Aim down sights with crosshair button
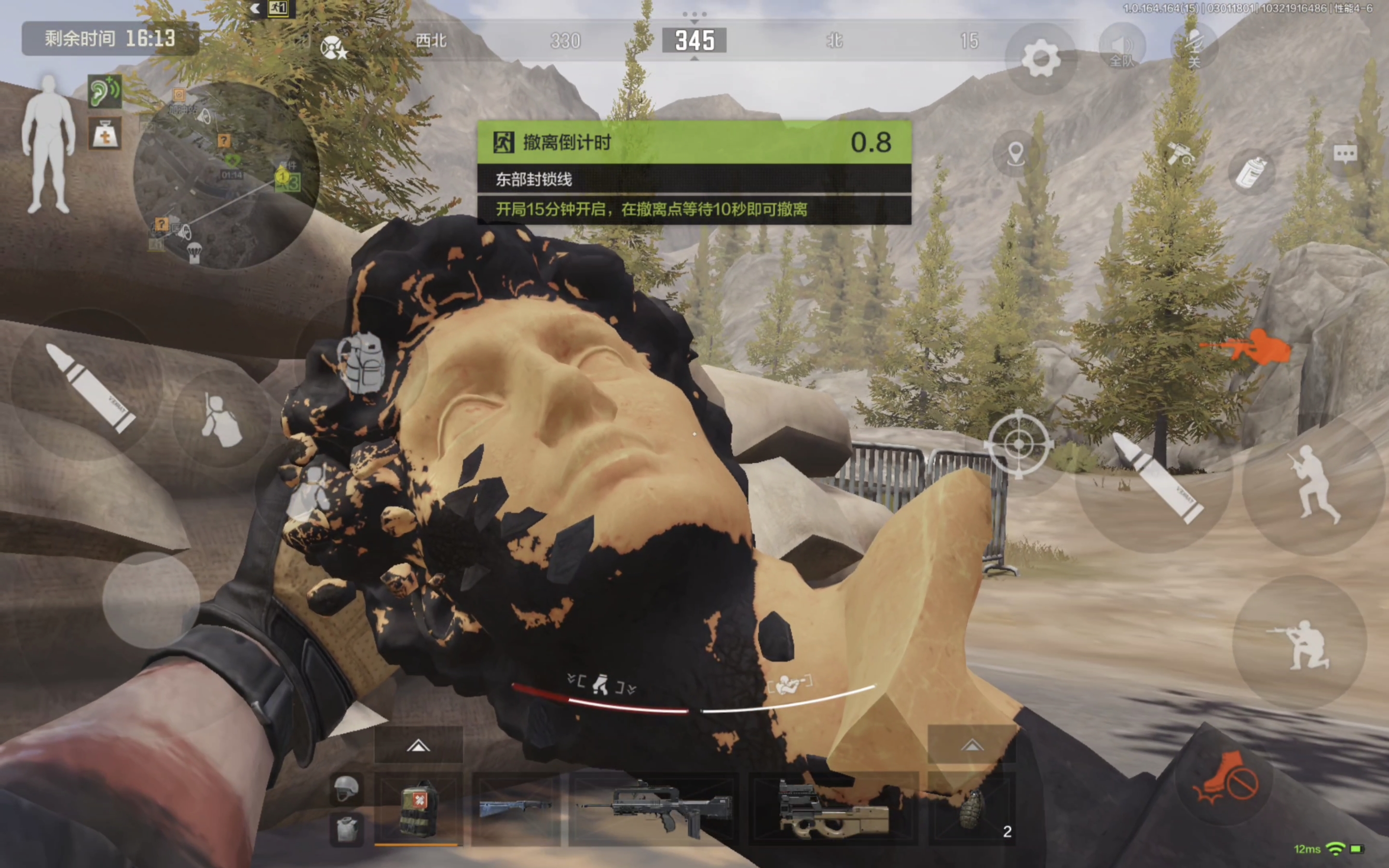Screen dimensions: 1389x868 pos(1018,444)
